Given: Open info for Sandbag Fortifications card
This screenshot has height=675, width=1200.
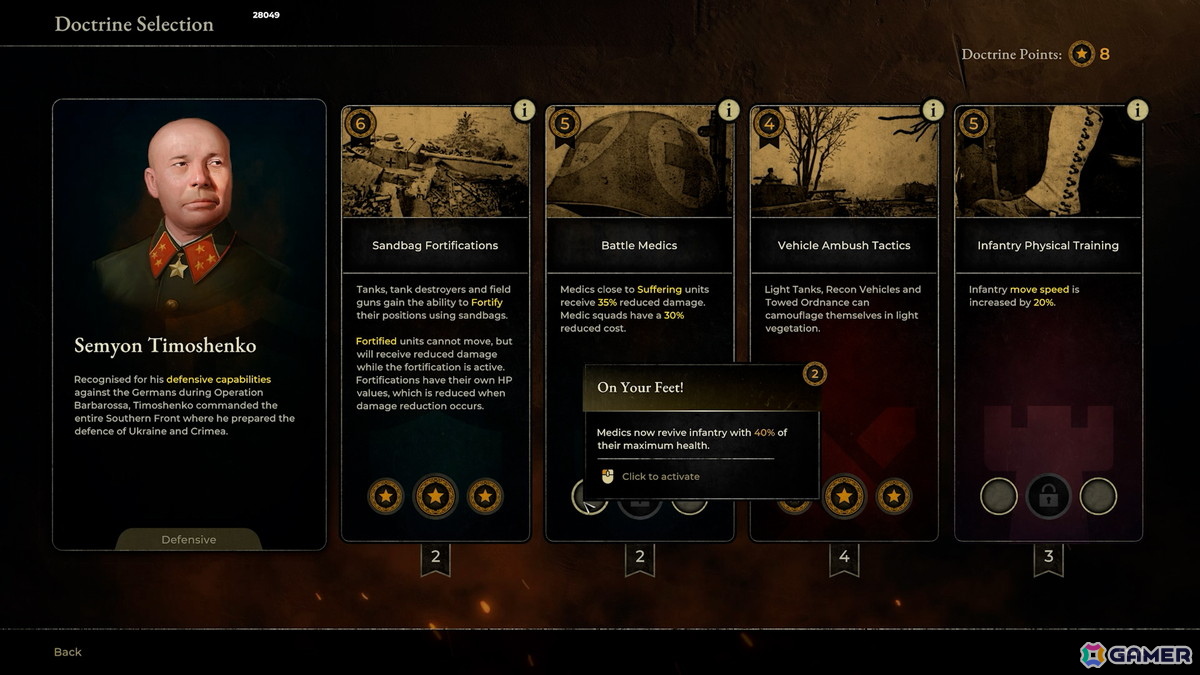Looking at the screenshot, I should pyautogui.click(x=524, y=110).
